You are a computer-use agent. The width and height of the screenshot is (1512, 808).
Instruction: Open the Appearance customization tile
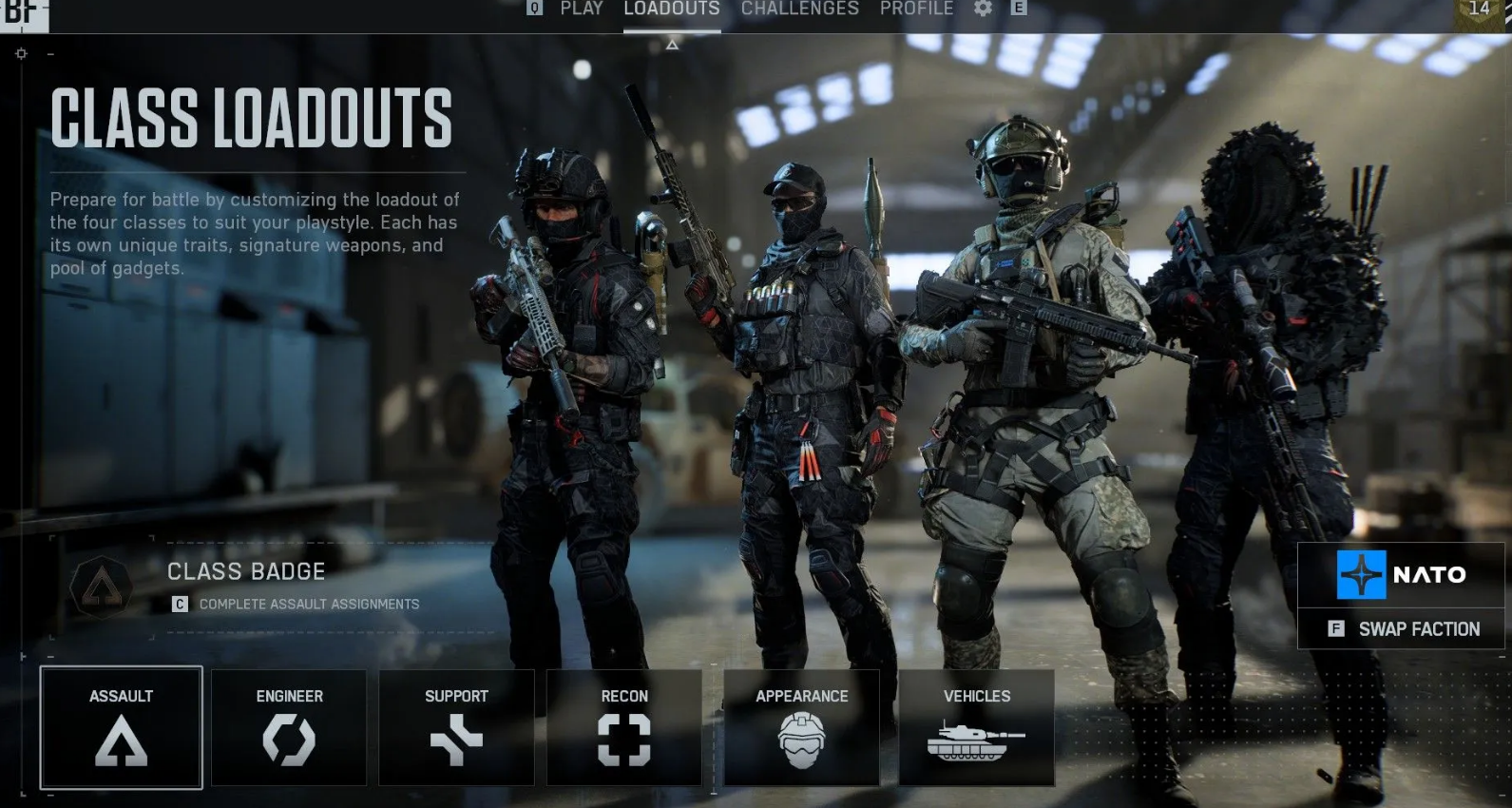[801, 727]
